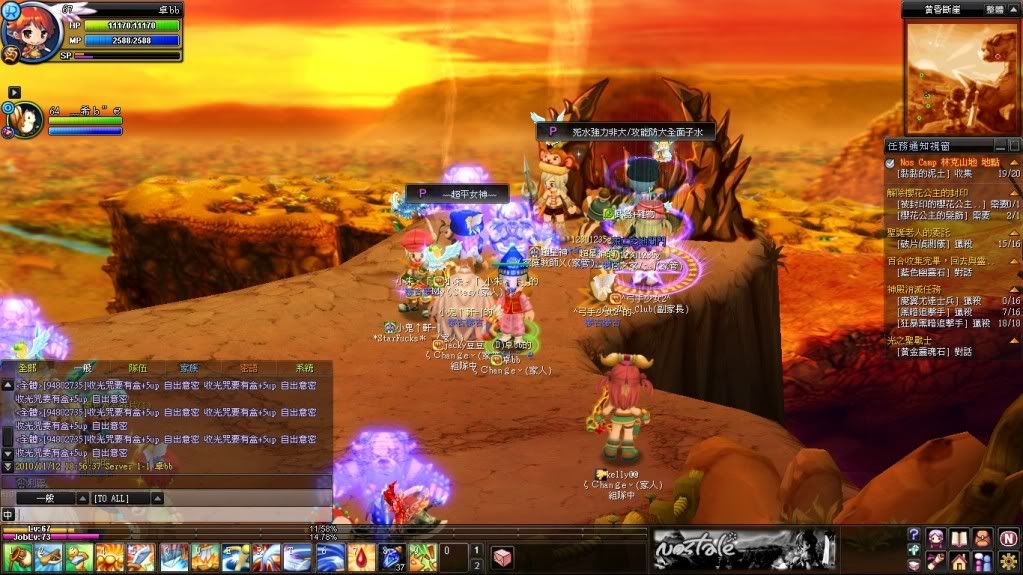
Task: Use the blue gem item with count 37
Action: [392, 556]
